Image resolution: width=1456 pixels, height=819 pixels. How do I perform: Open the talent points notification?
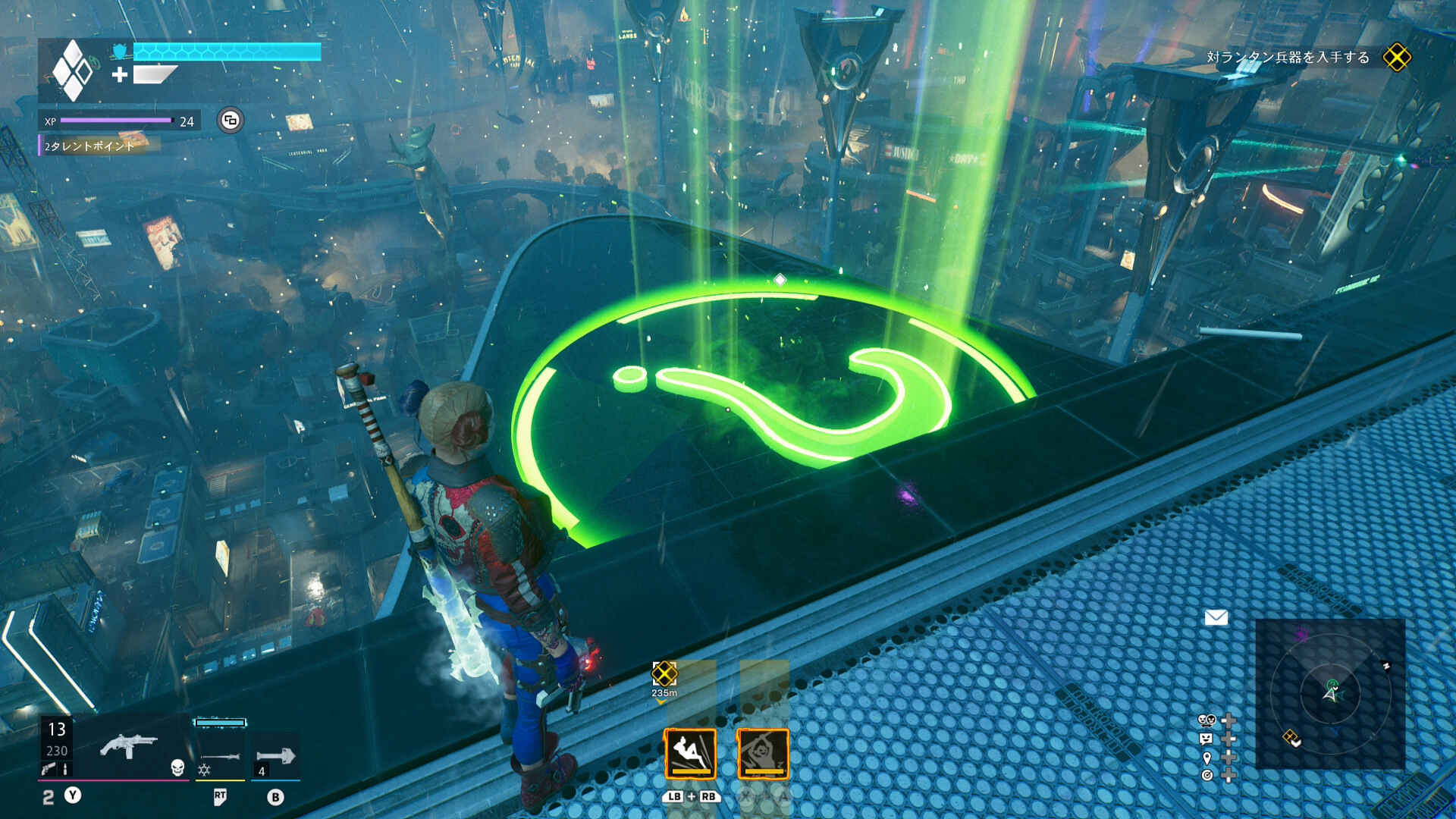coord(89,146)
